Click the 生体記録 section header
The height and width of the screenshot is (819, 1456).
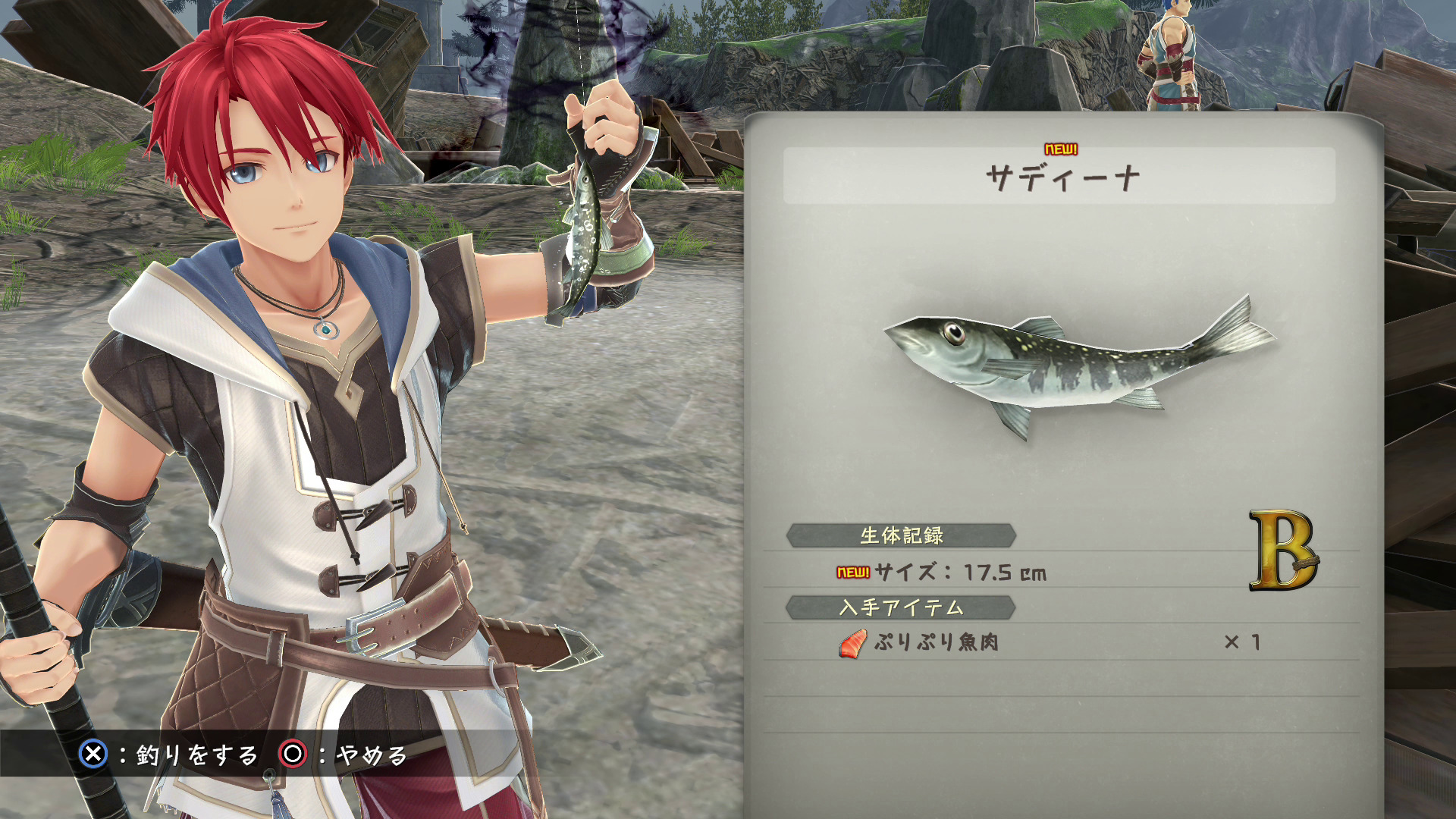(x=901, y=535)
